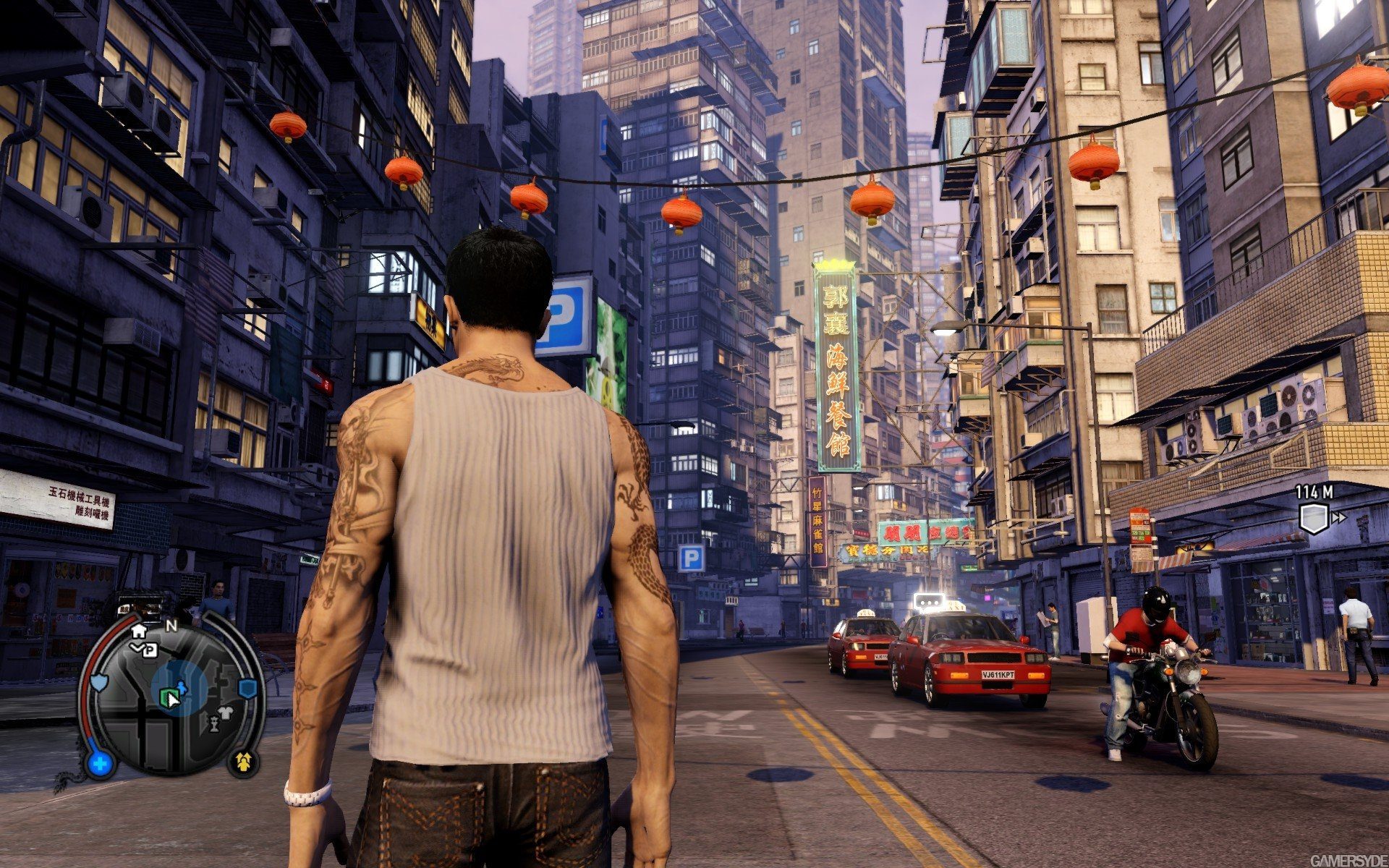The height and width of the screenshot is (868, 1389).
Task: Click the checkmark chevron near the P marker
Action: click(136, 647)
